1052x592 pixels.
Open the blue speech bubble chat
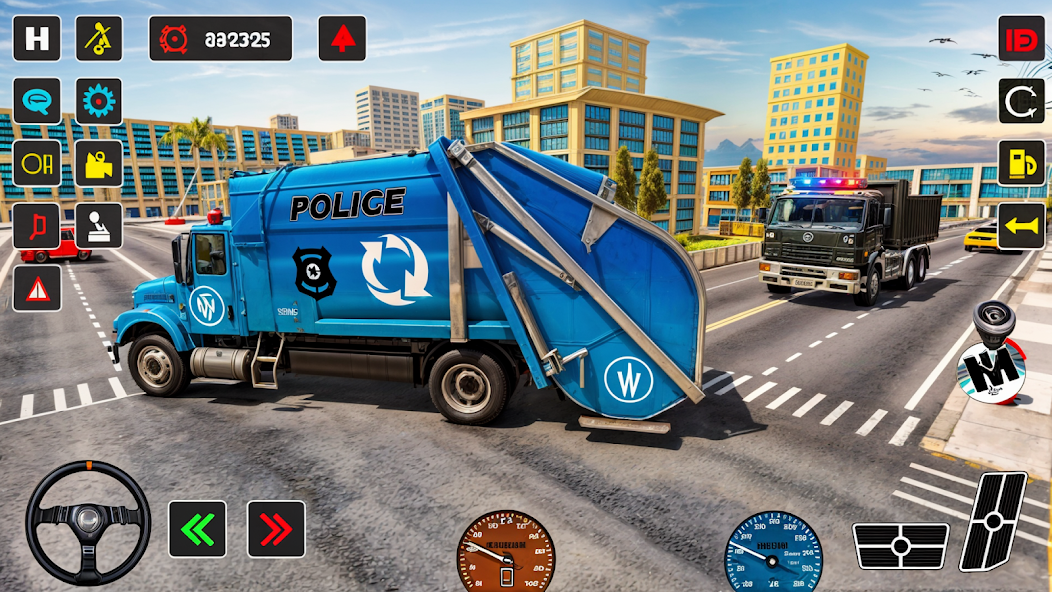(x=37, y=101)
